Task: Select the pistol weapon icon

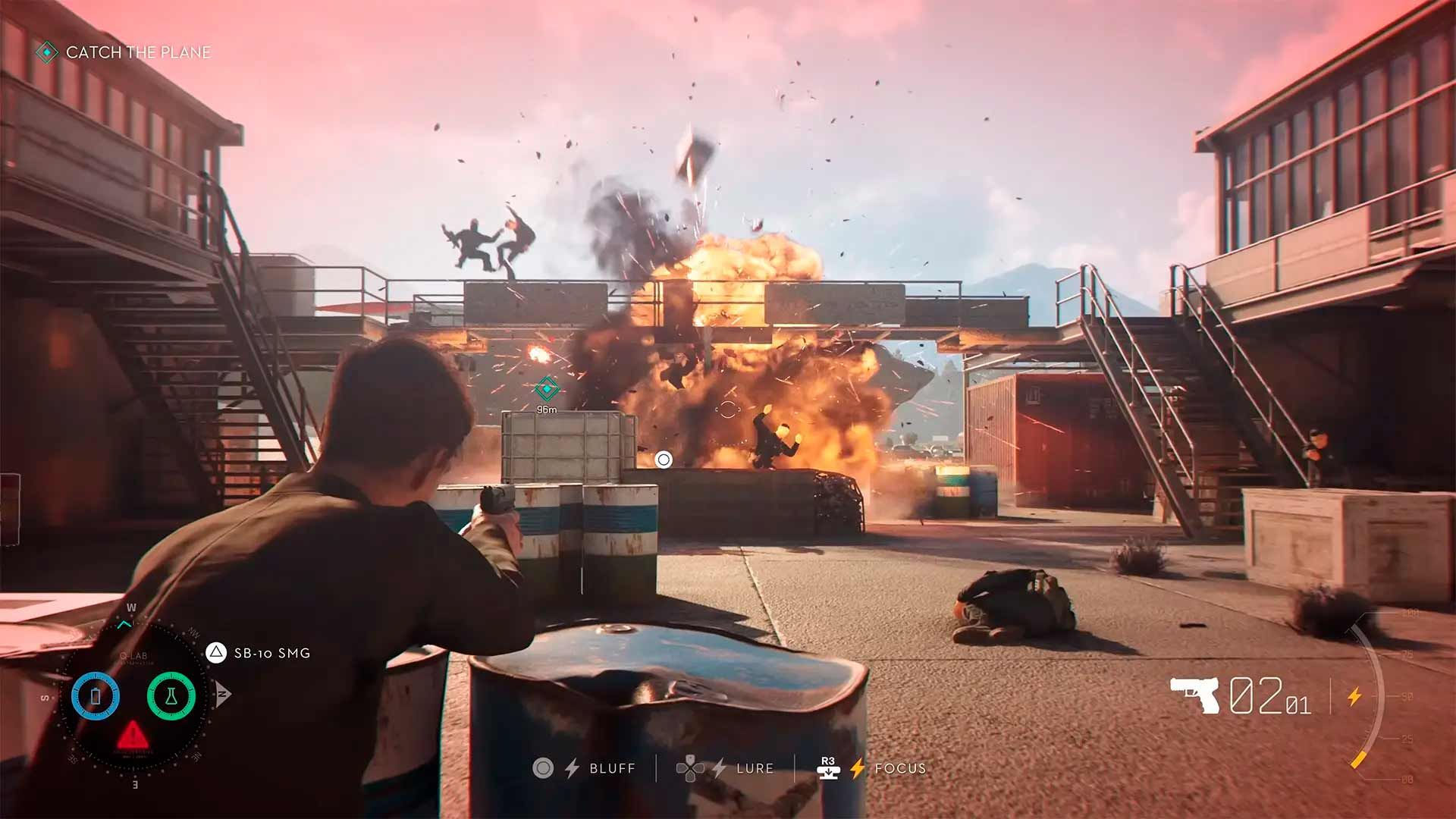Action: pos(1195,694)
